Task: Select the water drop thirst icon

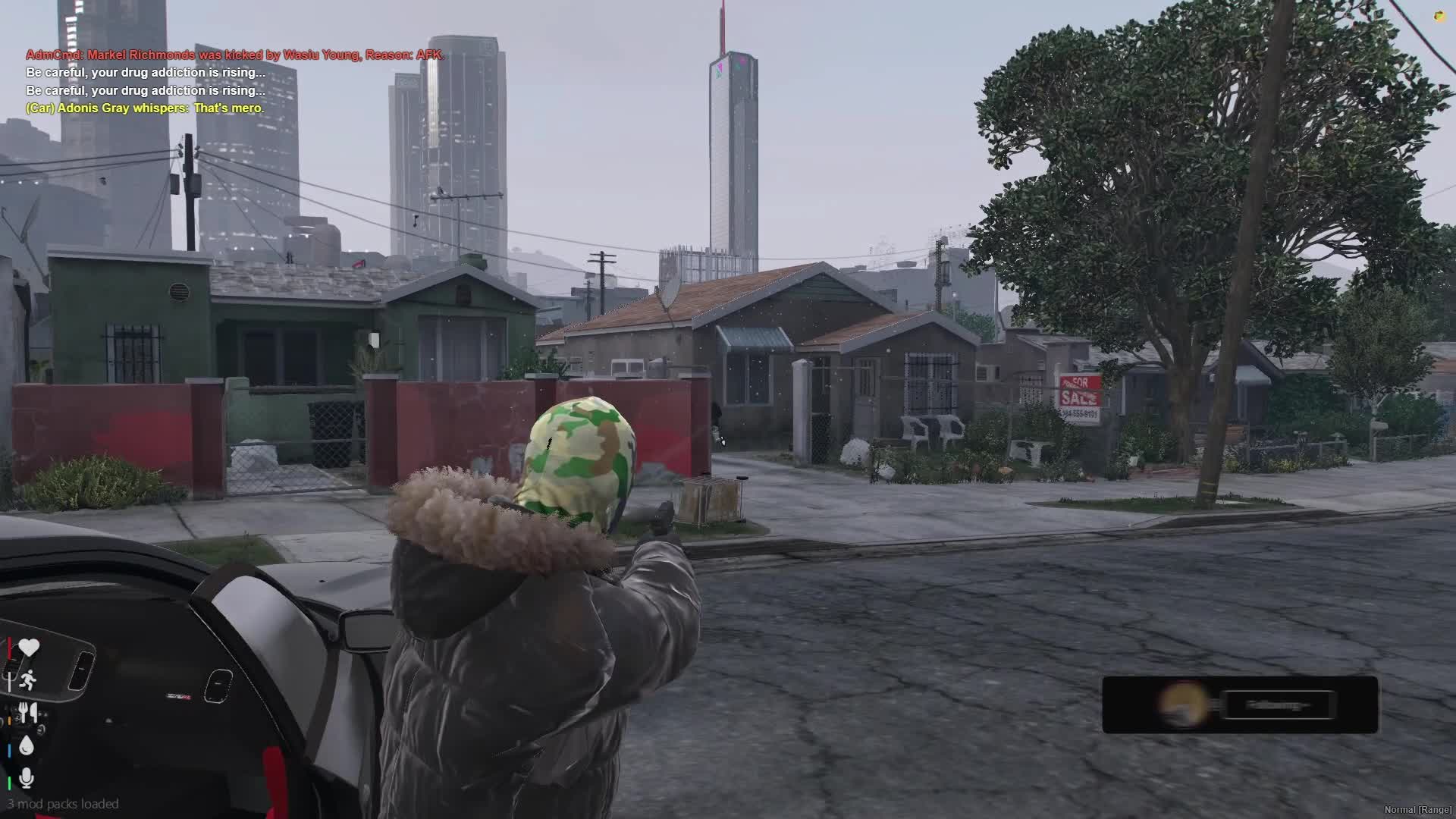Action: pos(27,746)
